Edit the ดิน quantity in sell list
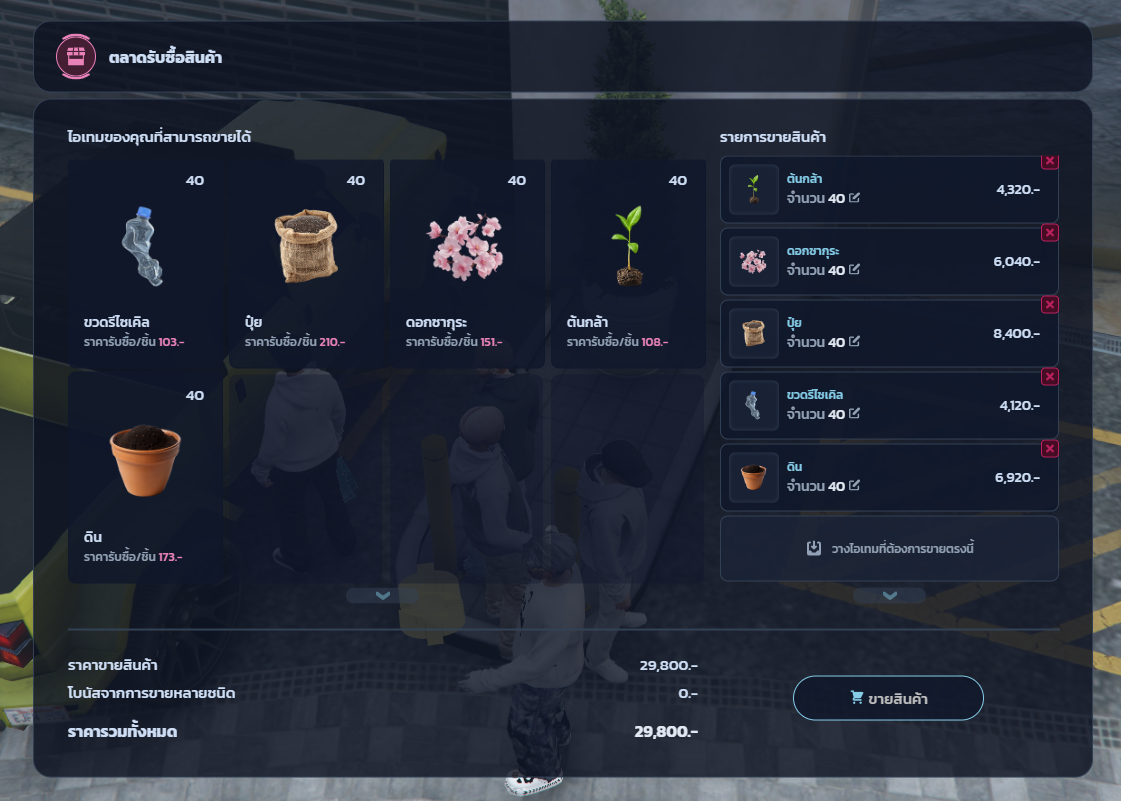The height and width of the screenshot is (801, 1121). (854, 486)
